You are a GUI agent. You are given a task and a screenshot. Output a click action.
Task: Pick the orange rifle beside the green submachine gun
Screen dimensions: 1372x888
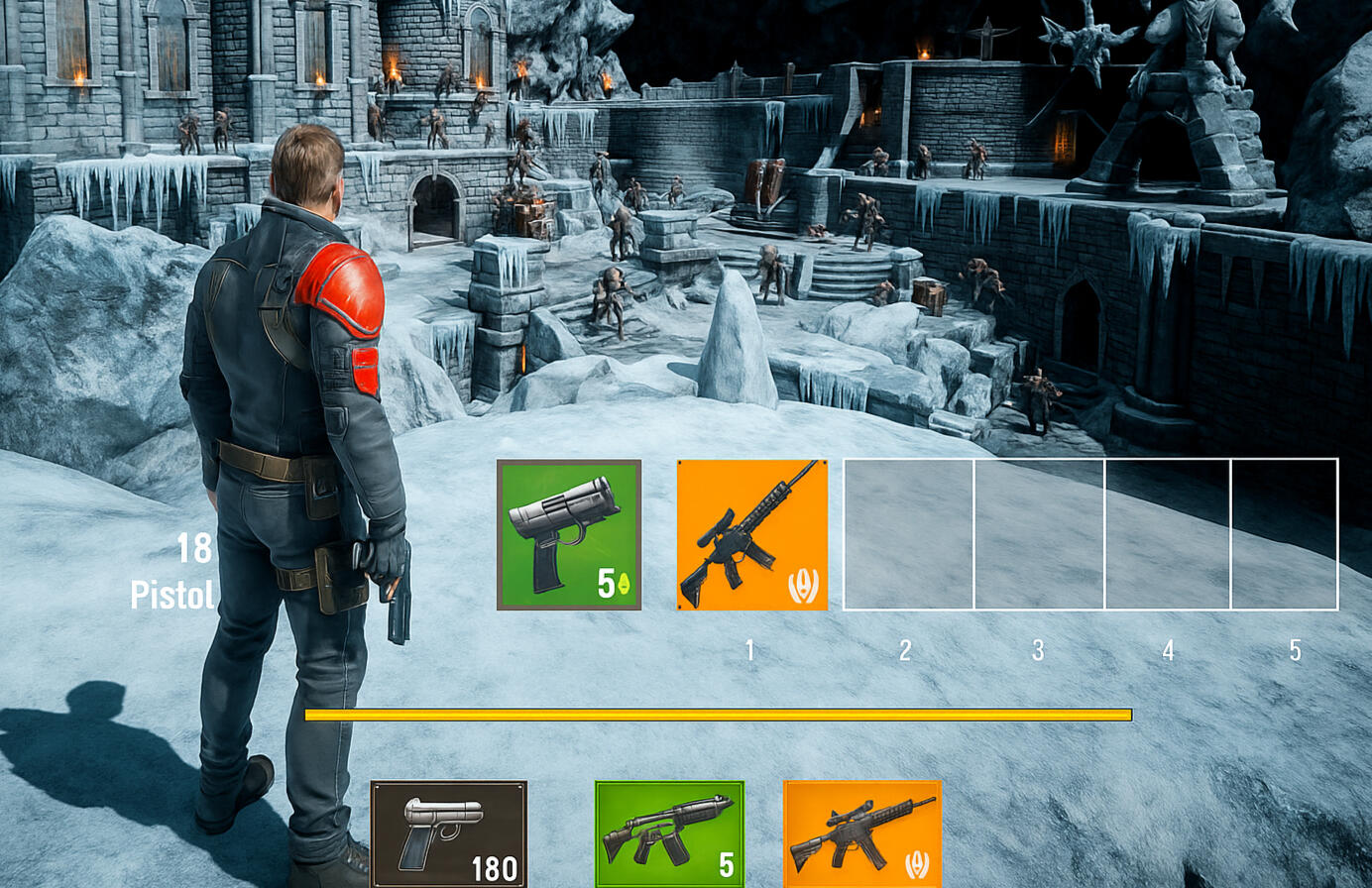pyautogui.click(x=861, y=833)
